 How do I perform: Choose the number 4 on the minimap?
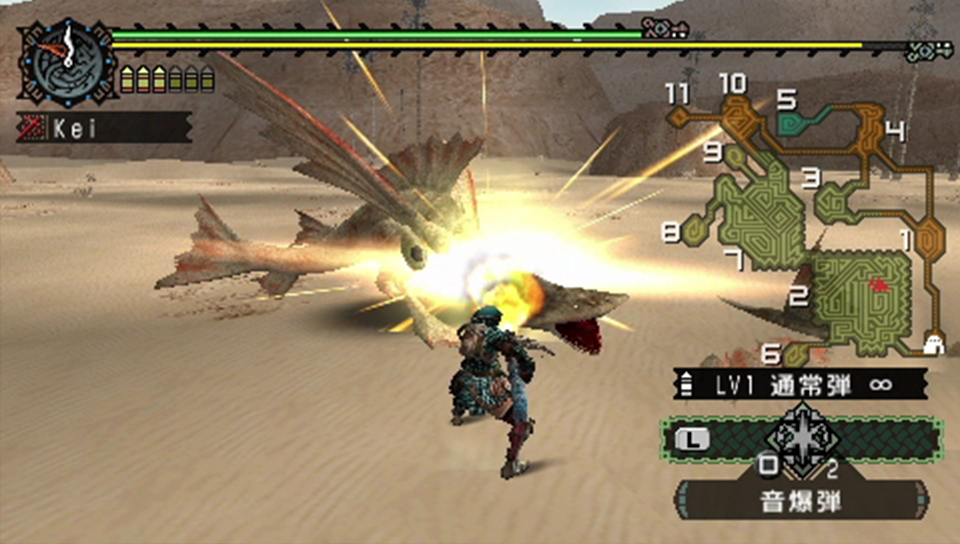click(x=895, y=131)
